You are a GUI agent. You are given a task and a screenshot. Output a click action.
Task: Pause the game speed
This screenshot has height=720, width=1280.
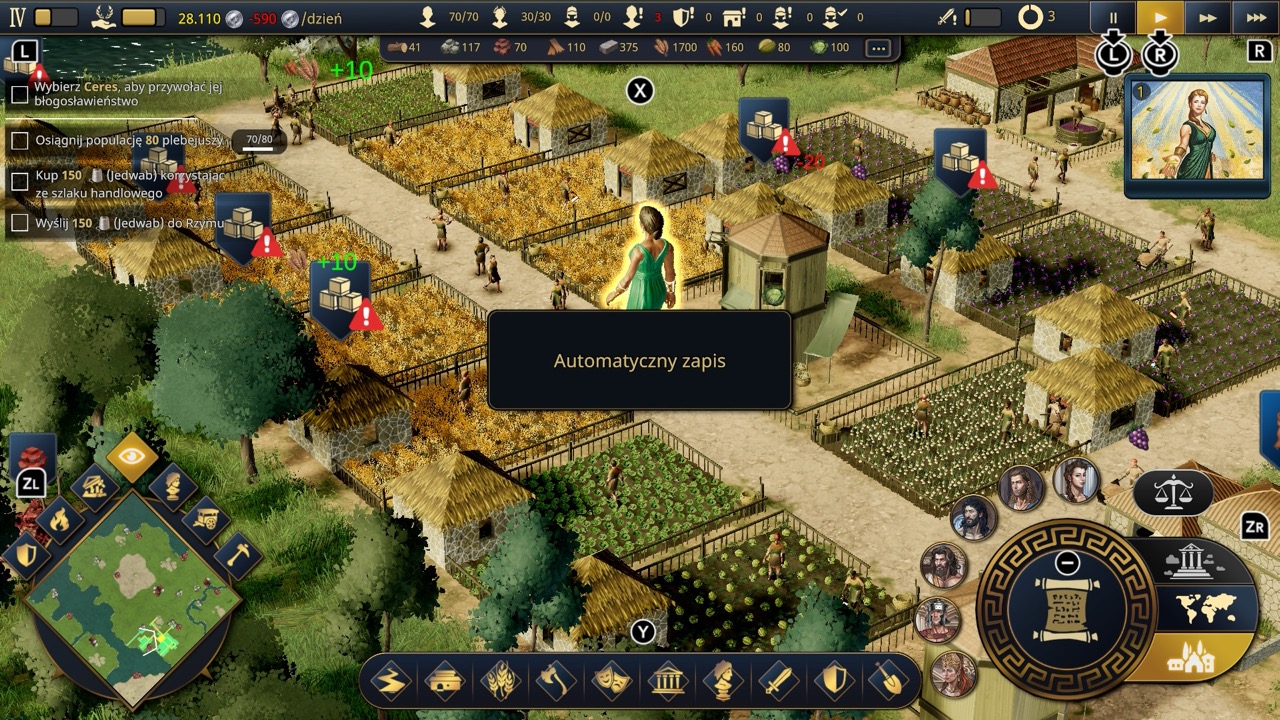coord(1113,18)
